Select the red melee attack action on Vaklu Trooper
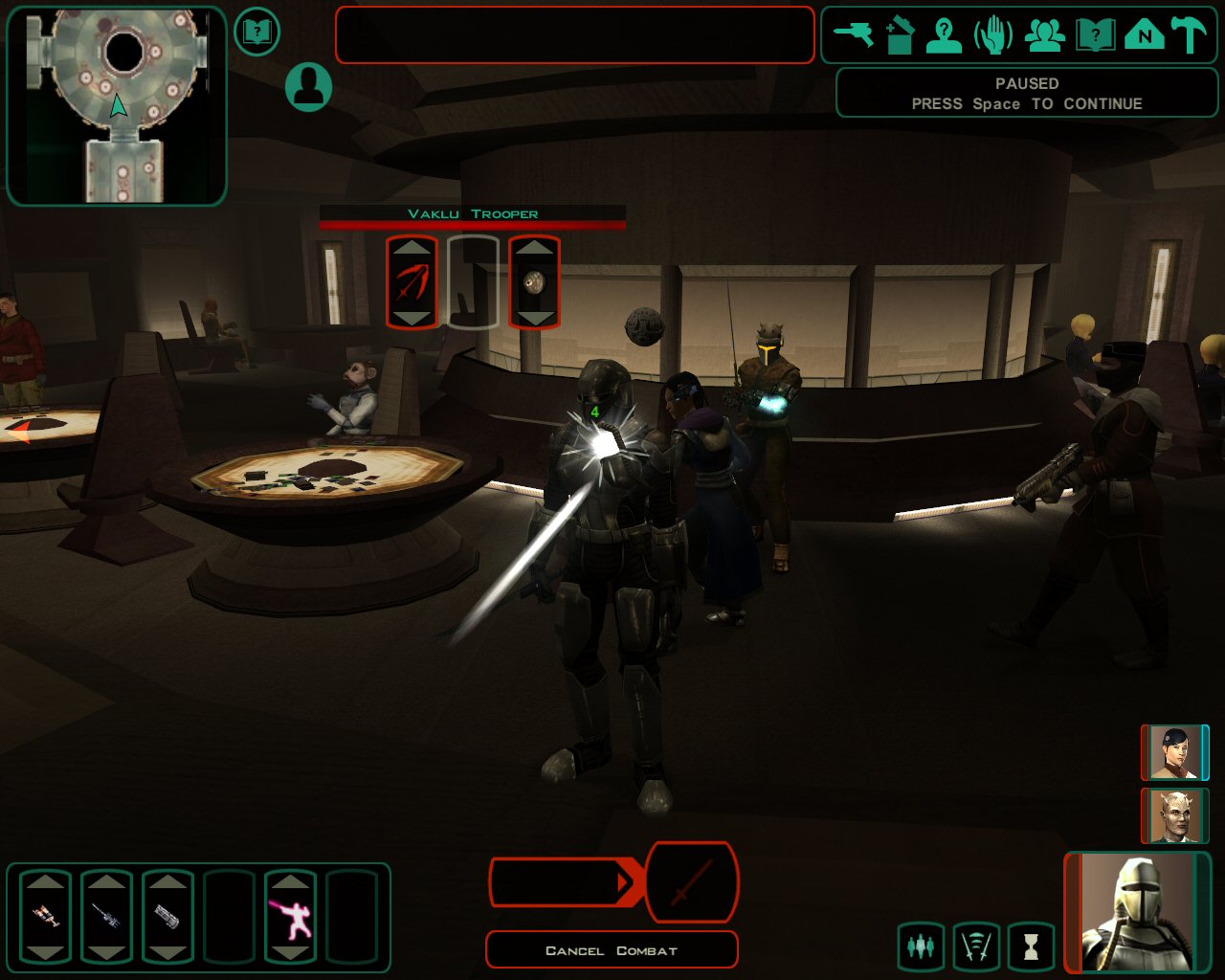Image resolution: width=1225 pixels, height=980 pixels. [x=412, y=282]
